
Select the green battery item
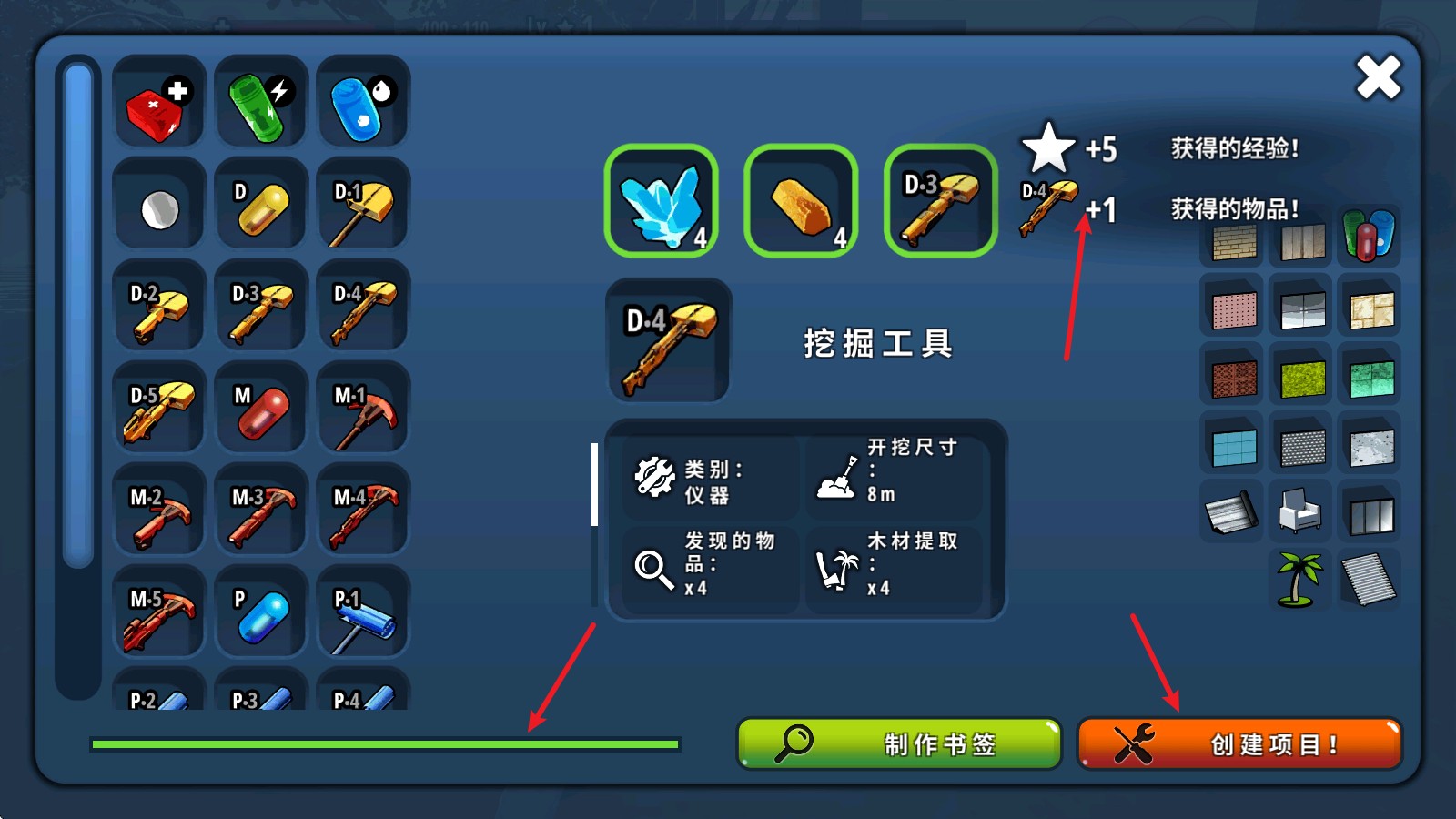click(260, 100)
